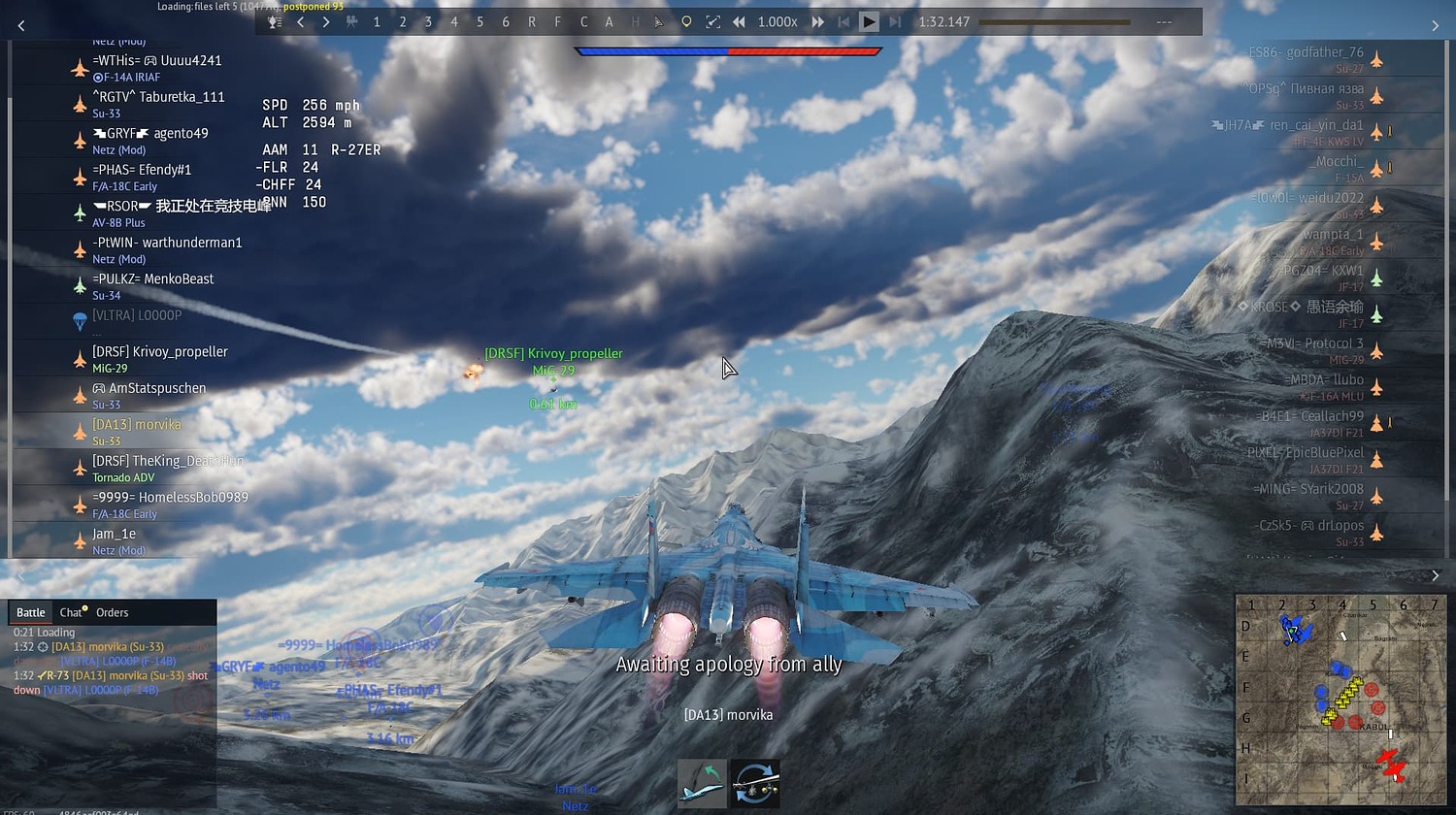Collapse the battle log with left chevron

(x=18, y=574)
